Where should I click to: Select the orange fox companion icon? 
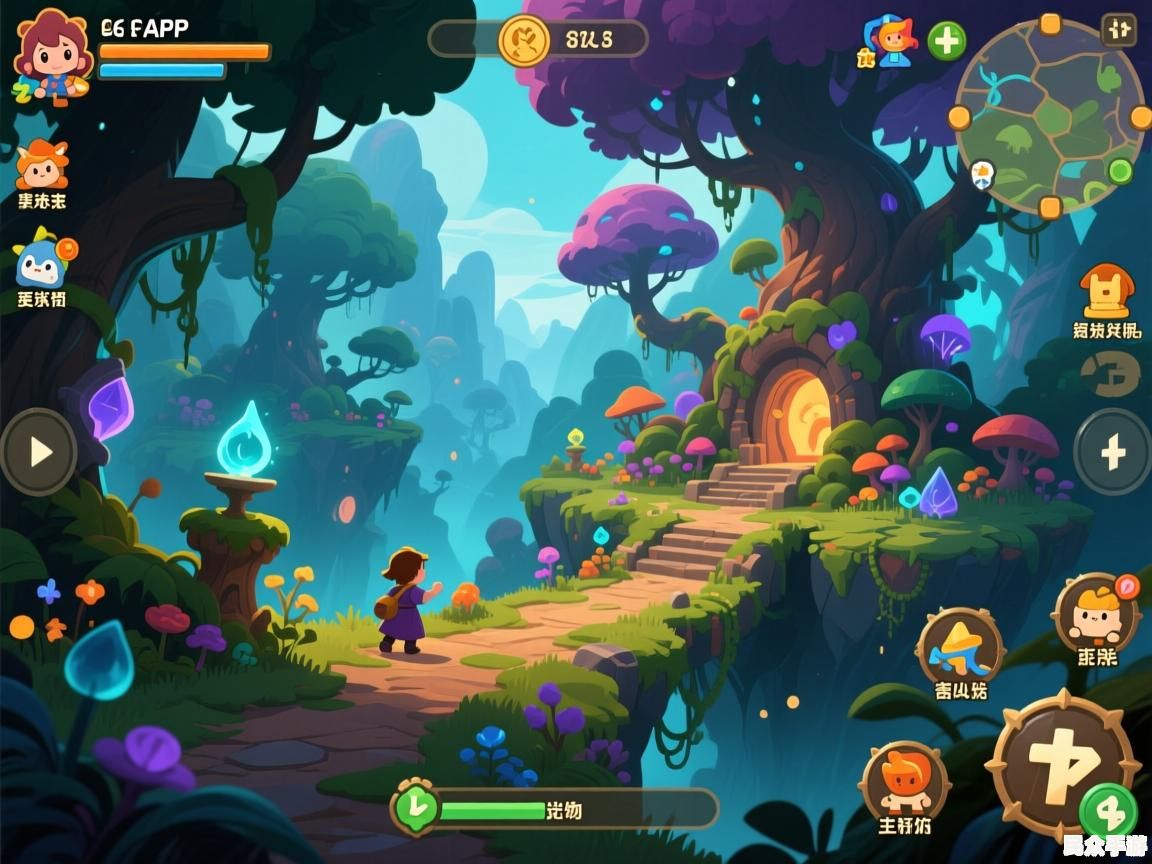coord(42,166)
